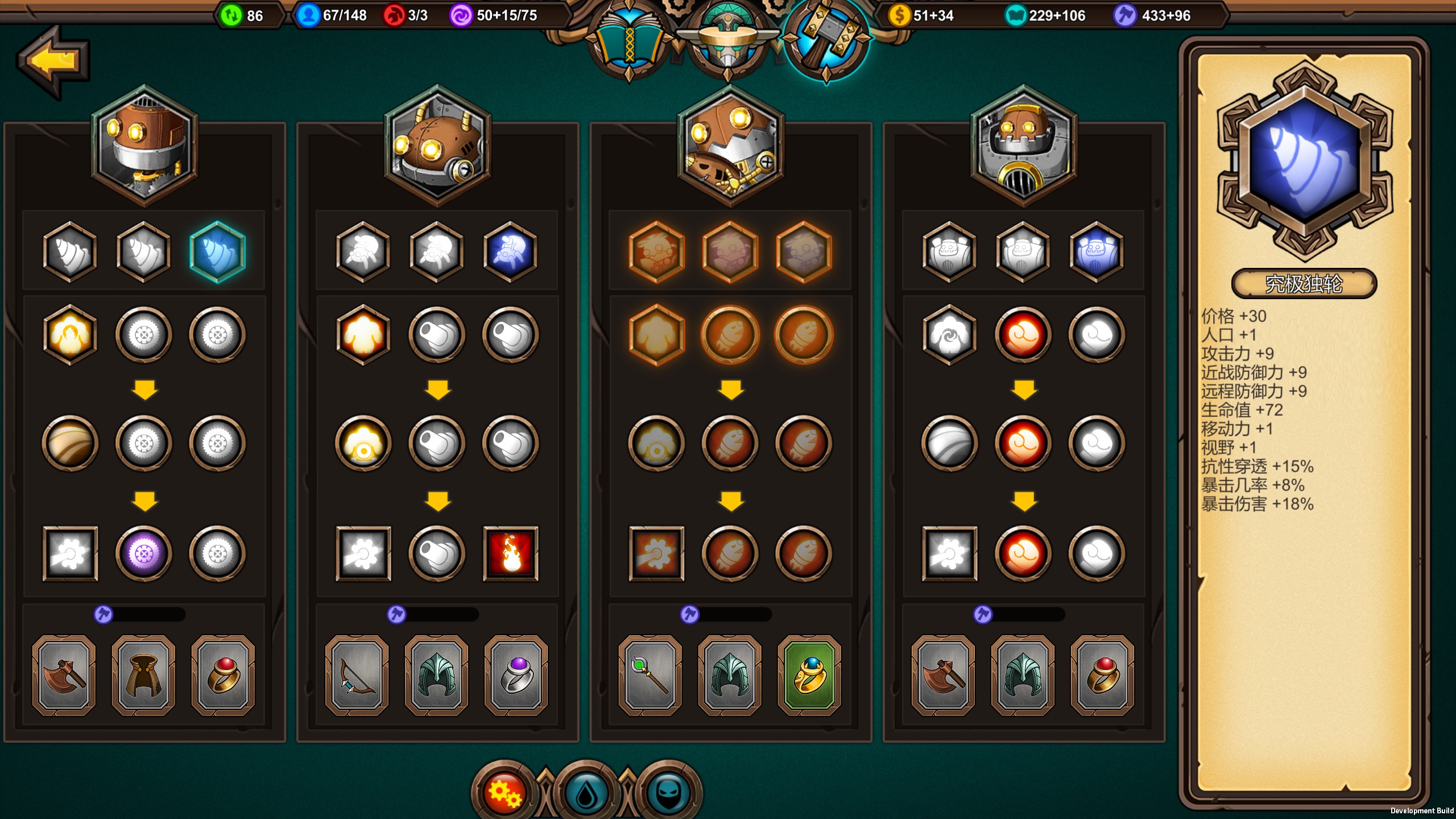Choose the purple gear skill
The width and height of the screenshot is (1456, 819).
[144, 553]
